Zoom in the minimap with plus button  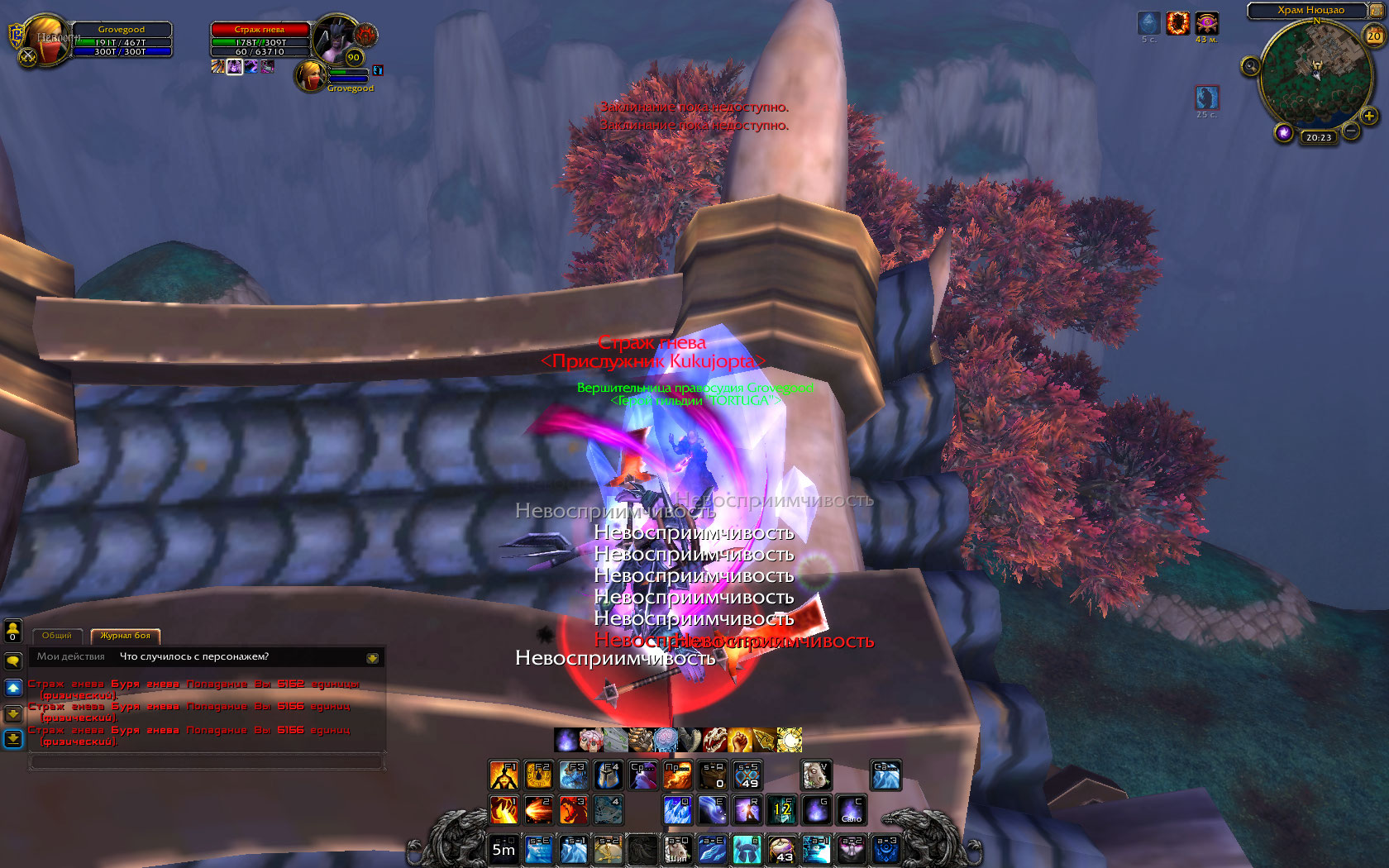point(1369,117)
